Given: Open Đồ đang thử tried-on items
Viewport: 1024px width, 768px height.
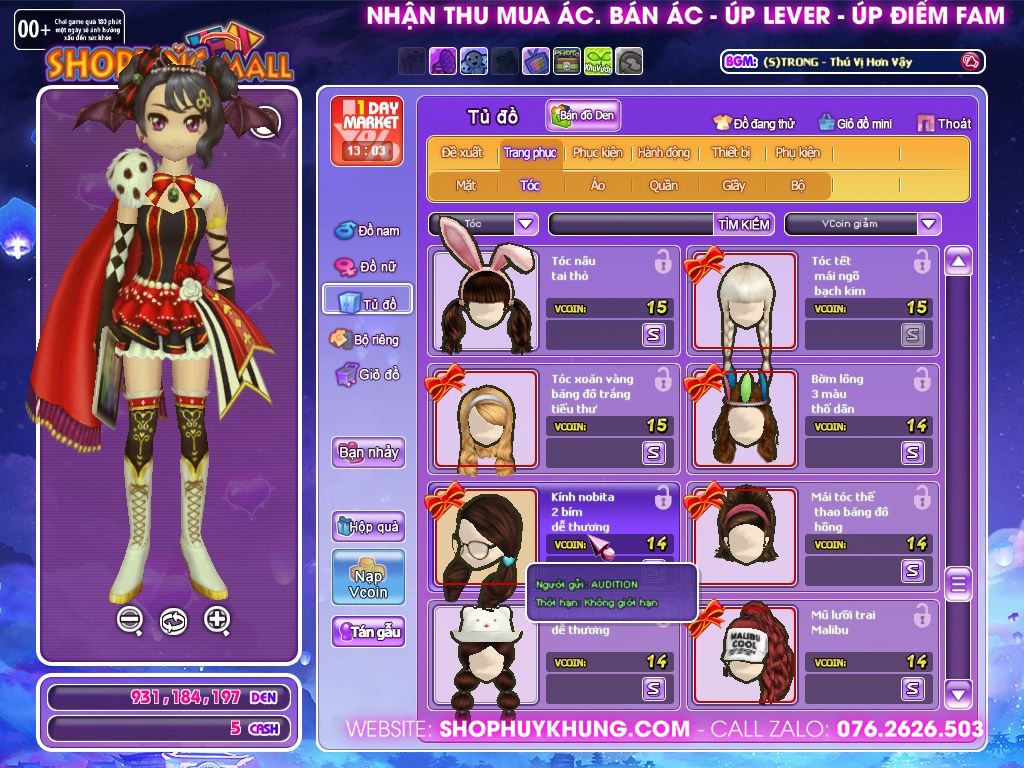Looking at the screenshot, I should pyautogui.click(x=754, y=124).
